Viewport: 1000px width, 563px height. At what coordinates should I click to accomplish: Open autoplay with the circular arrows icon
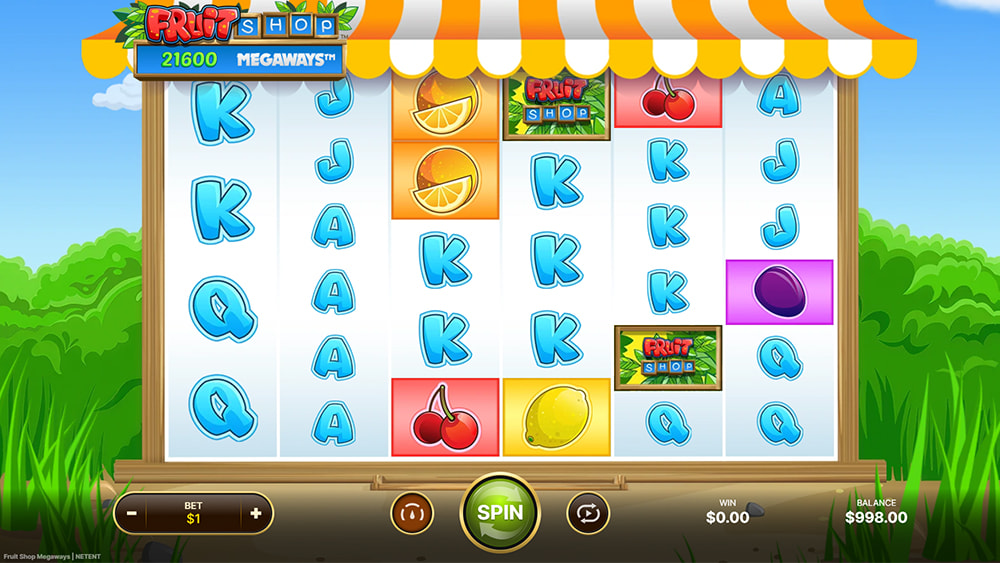tap(587, 513)
